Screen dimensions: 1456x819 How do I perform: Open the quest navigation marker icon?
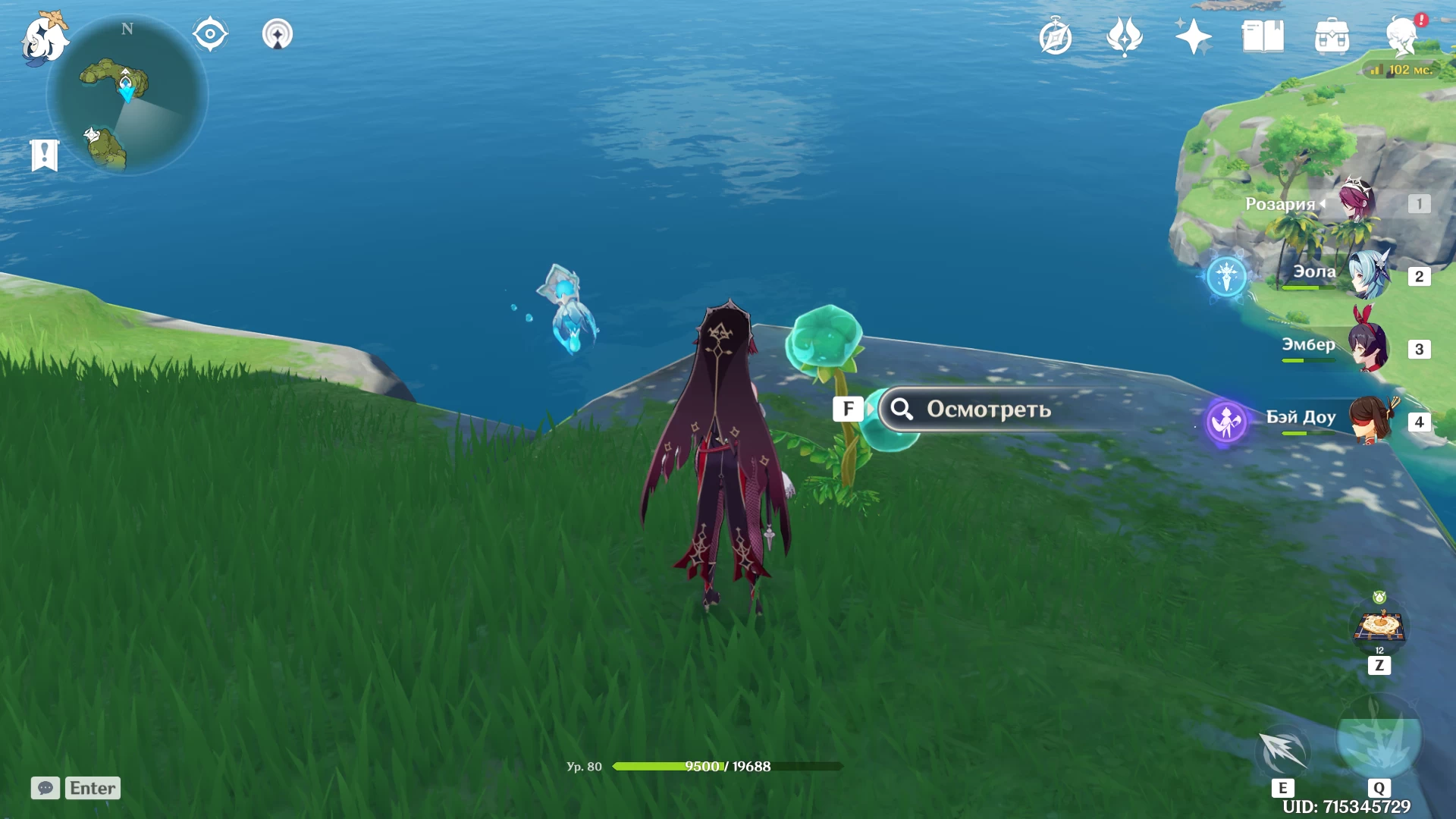tap(210, 34)
